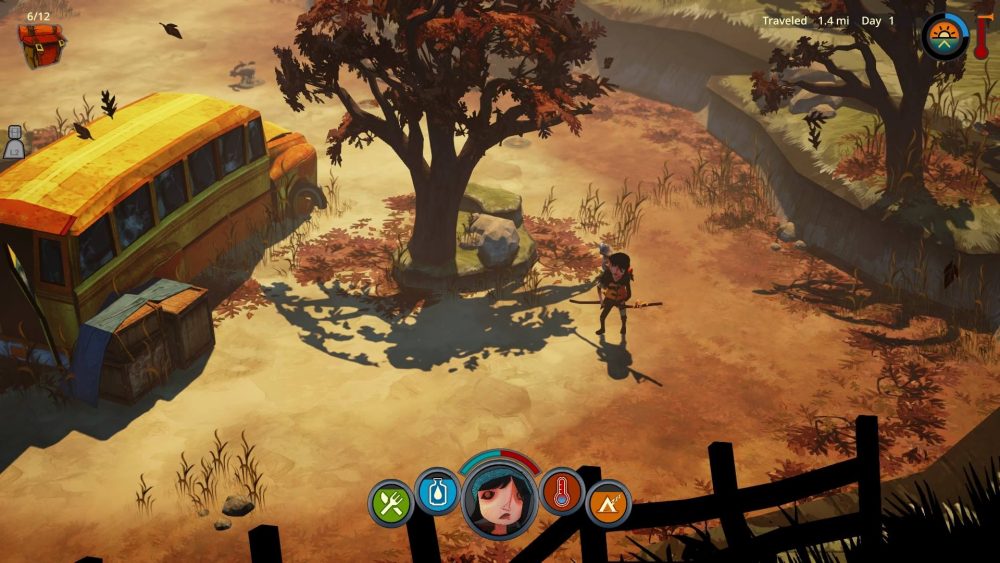Click the tent rest icon
1000x563 pixels.
click(x=608, y=503)
